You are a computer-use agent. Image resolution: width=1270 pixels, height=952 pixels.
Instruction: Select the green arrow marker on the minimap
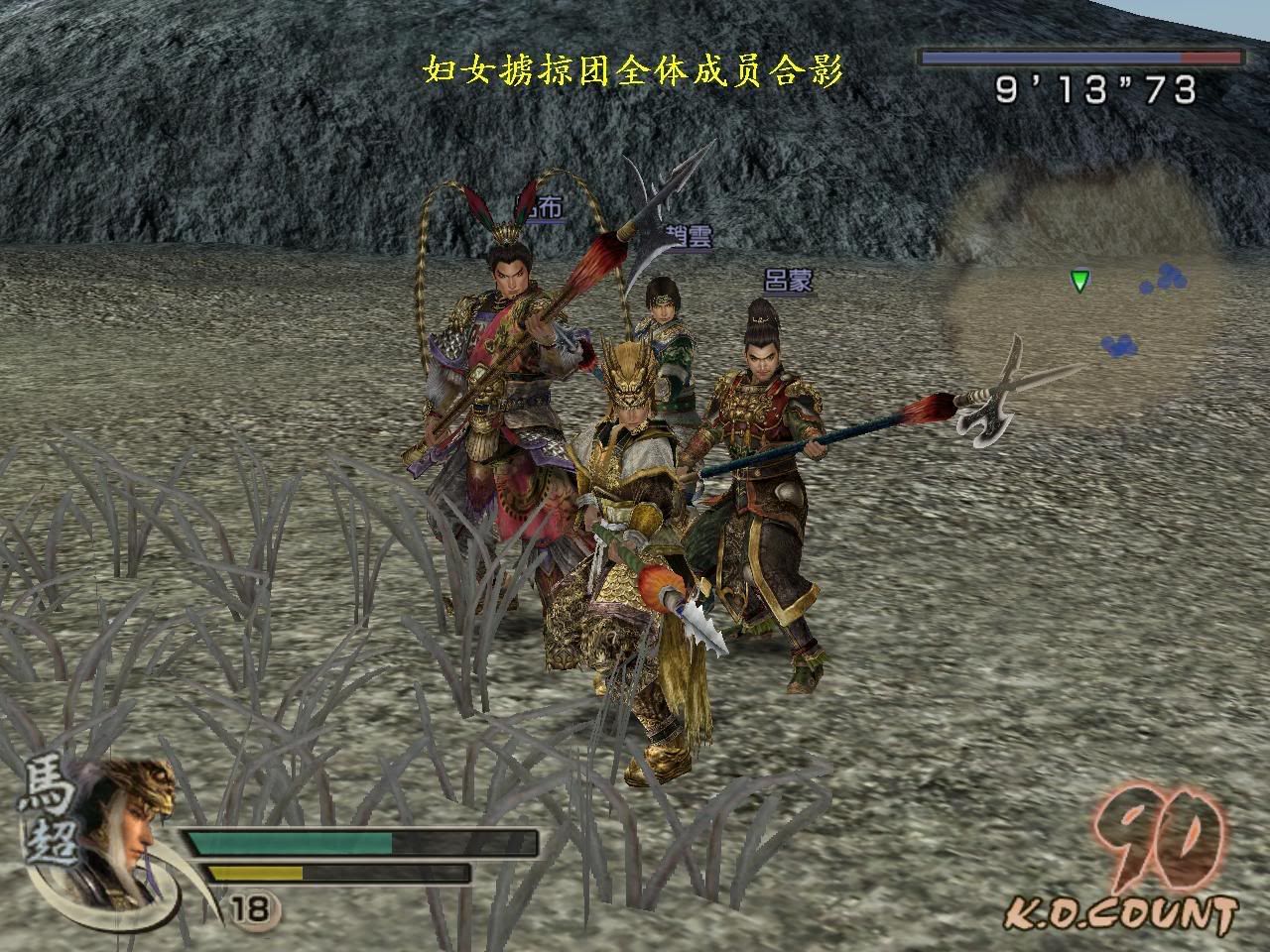[x=1079, y=282]
